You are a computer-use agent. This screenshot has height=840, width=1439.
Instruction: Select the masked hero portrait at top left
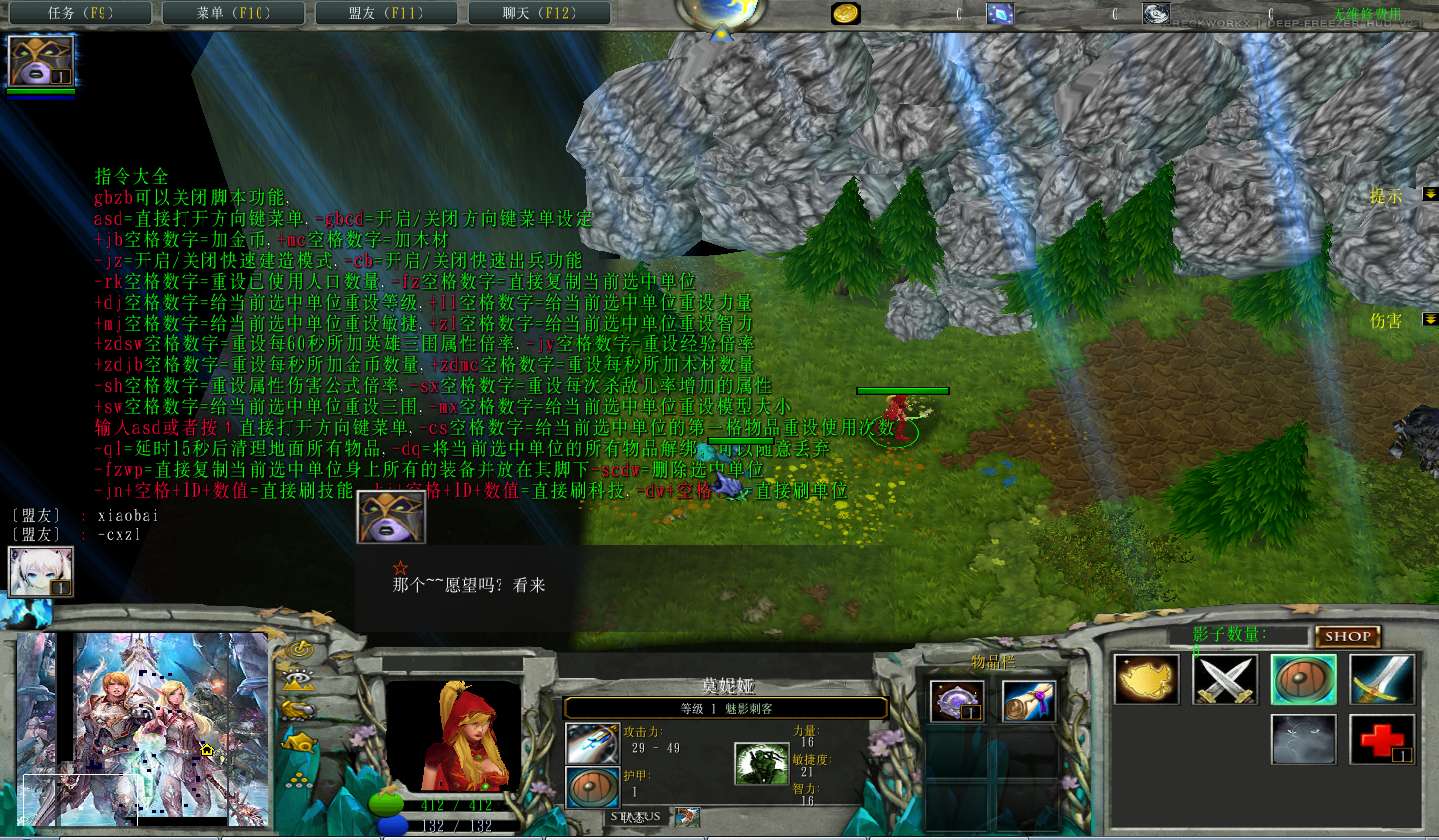click(x=41, y=61)
